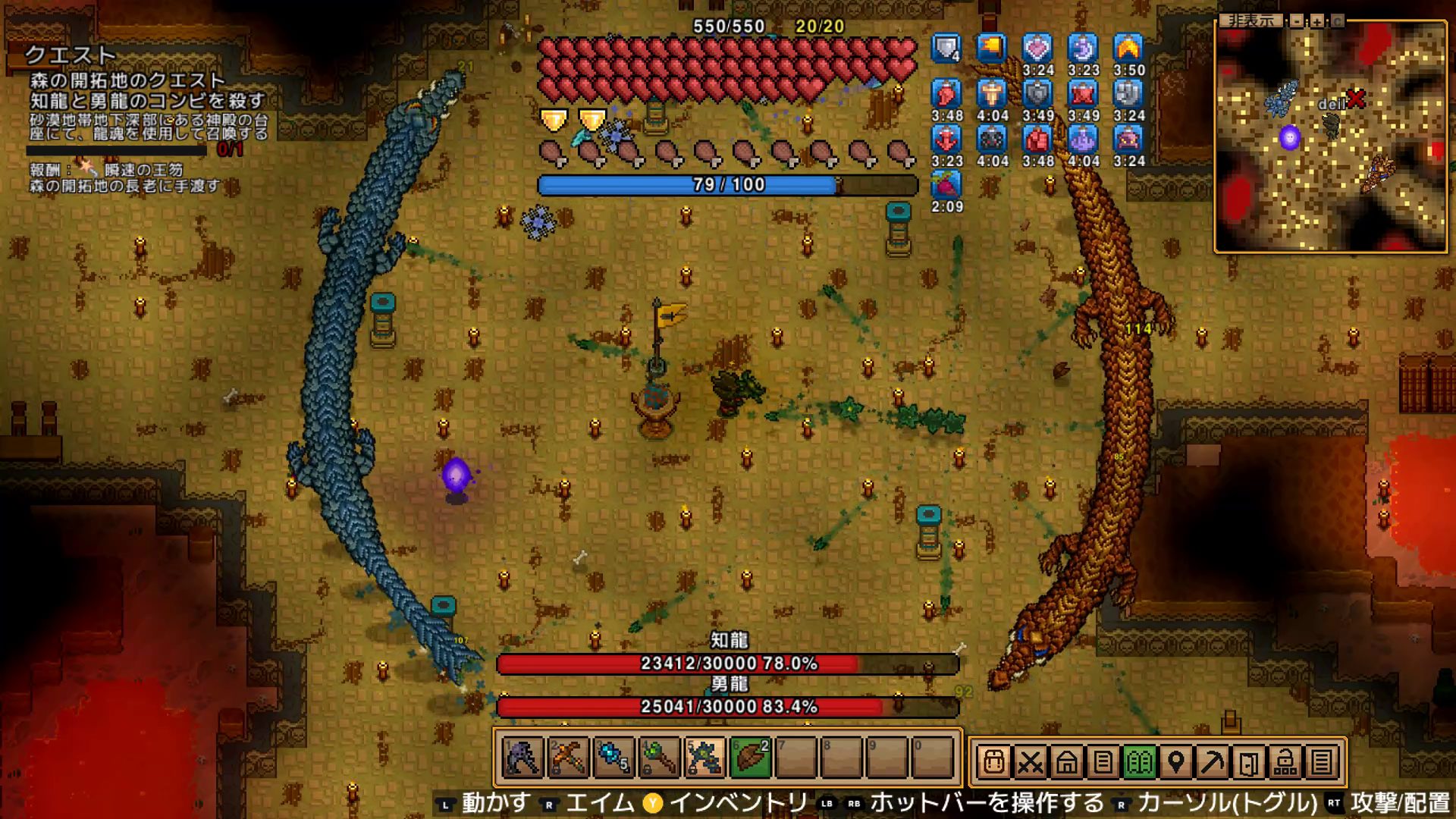
Task: Toggle the green highlighted book button
Action: pyautogui.click(x=1139, y=761)
